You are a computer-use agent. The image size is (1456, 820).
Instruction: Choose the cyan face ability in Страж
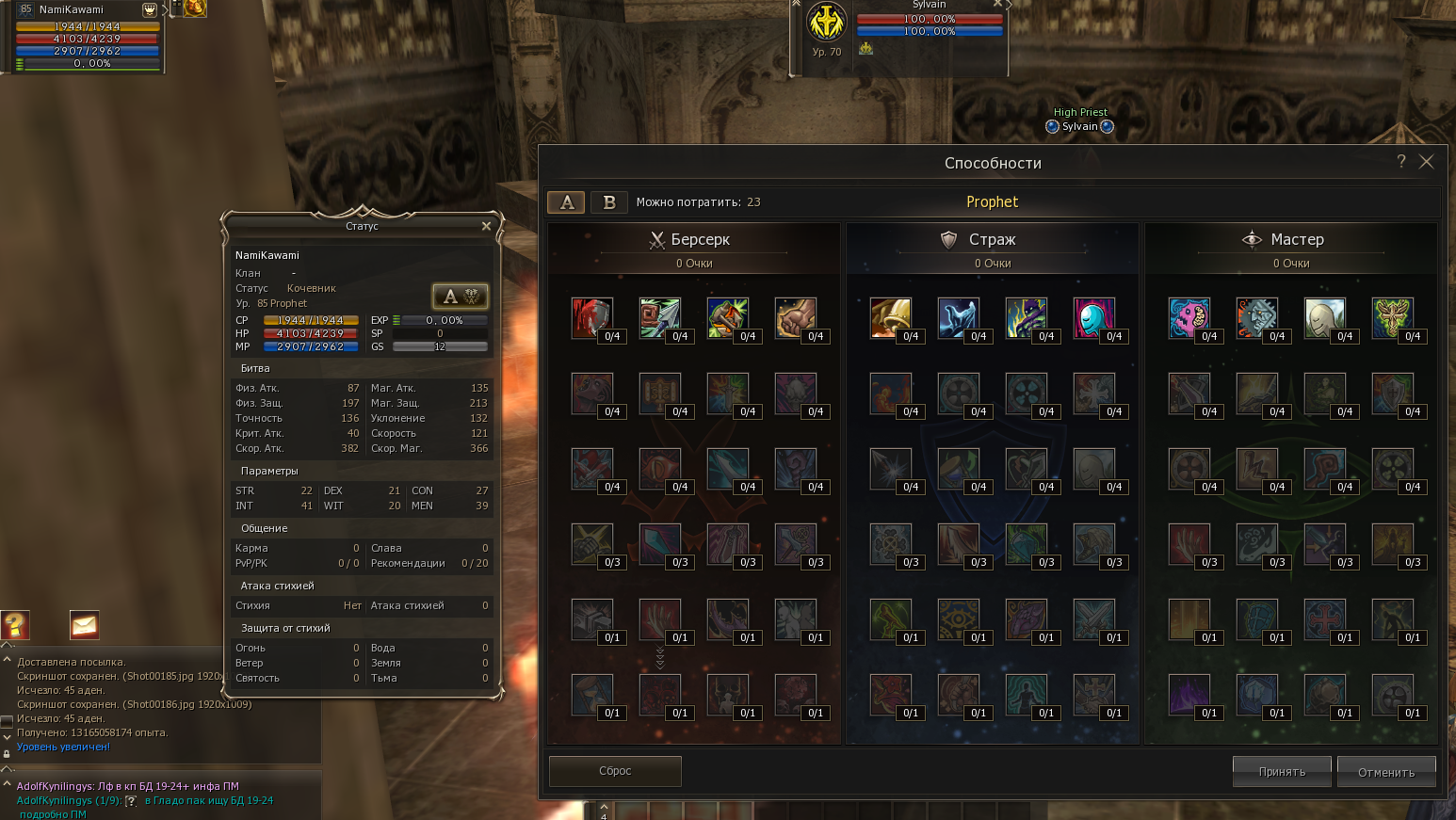[1093, 317]
